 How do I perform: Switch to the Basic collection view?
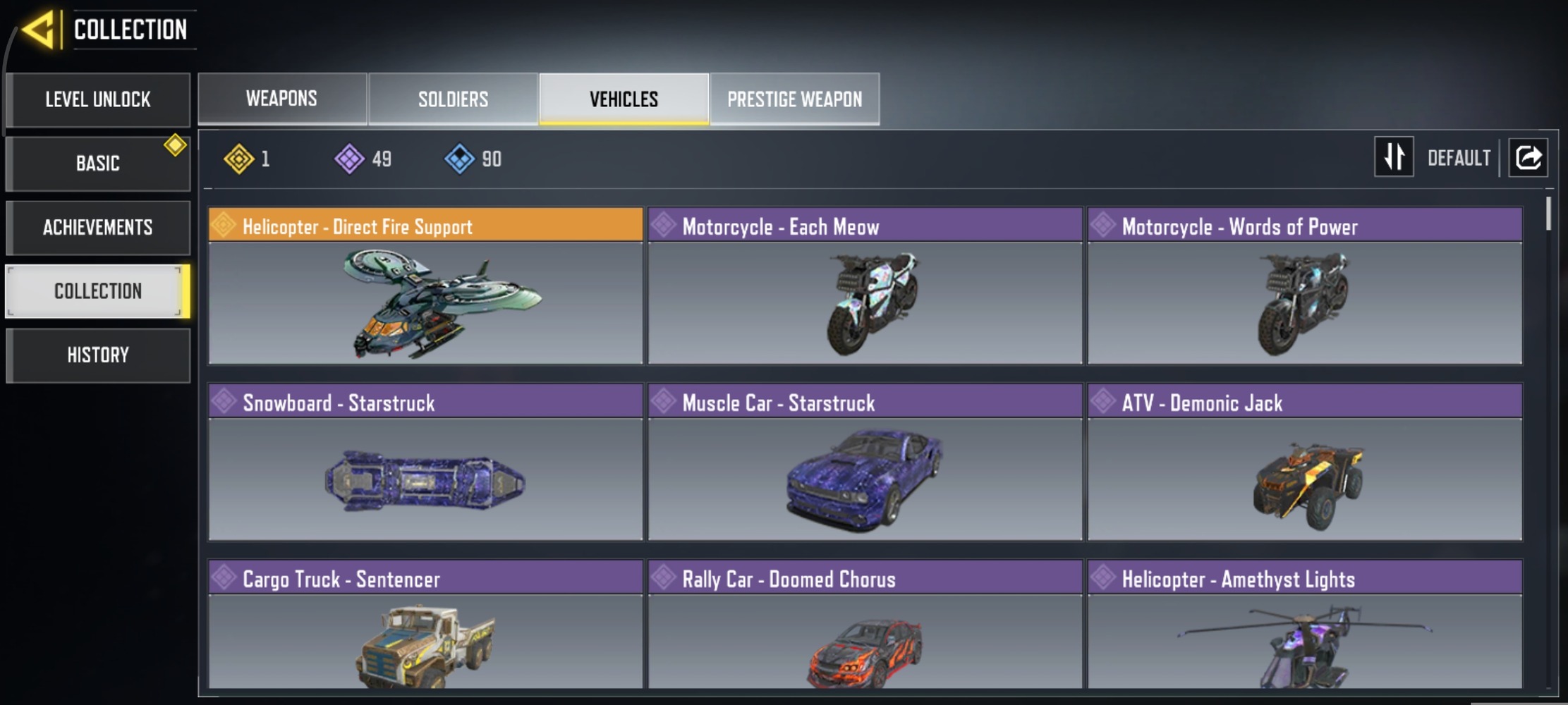tap(98, 163)
